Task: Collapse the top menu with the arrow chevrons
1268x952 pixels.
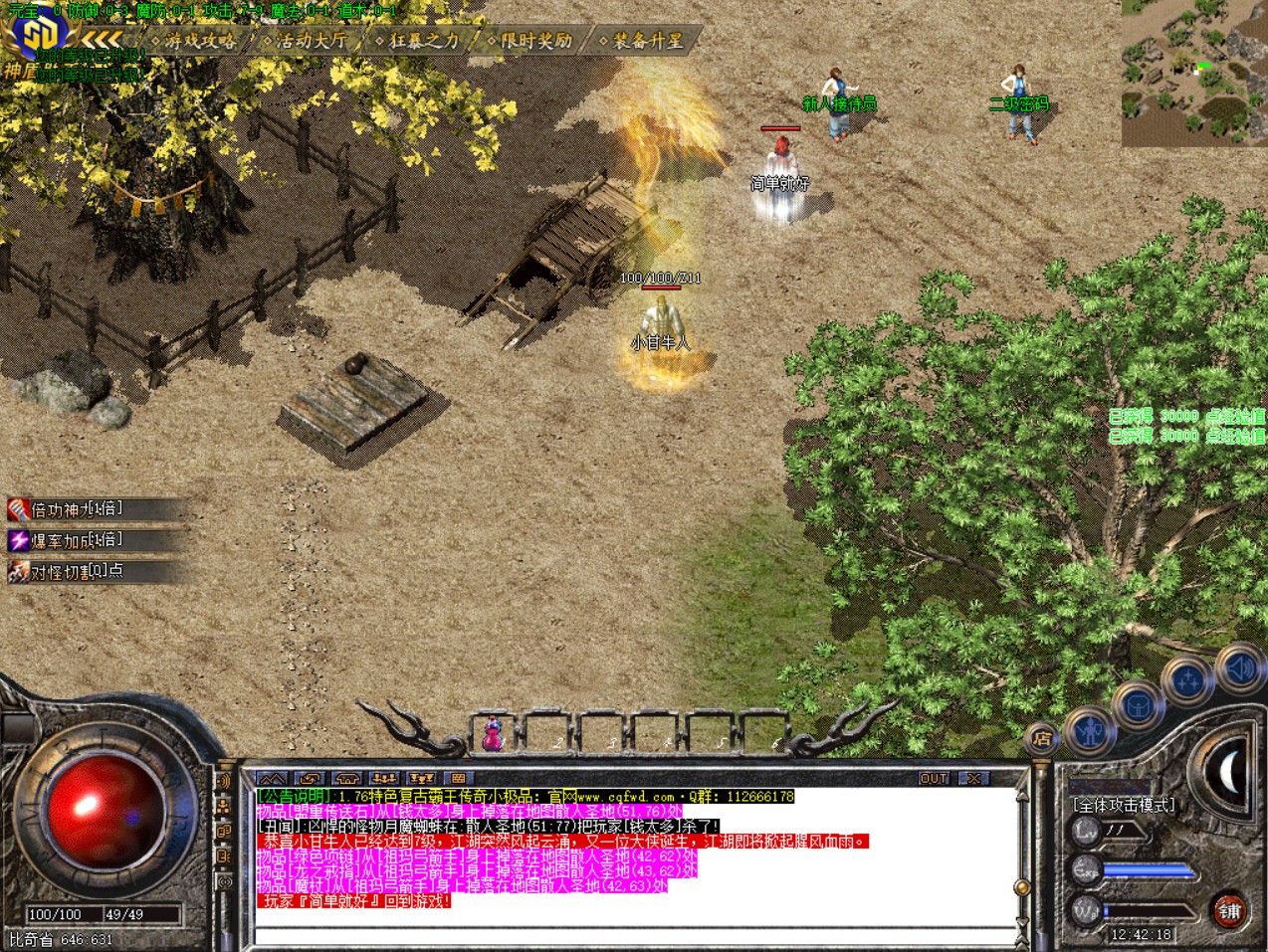Action: 102,39
